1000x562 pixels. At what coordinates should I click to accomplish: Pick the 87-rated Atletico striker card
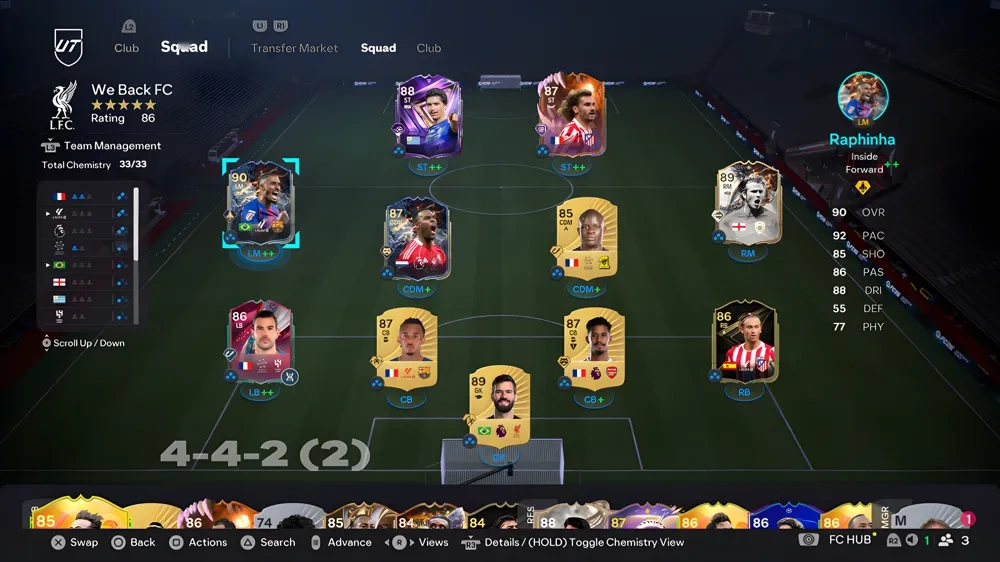click(566, 117)
